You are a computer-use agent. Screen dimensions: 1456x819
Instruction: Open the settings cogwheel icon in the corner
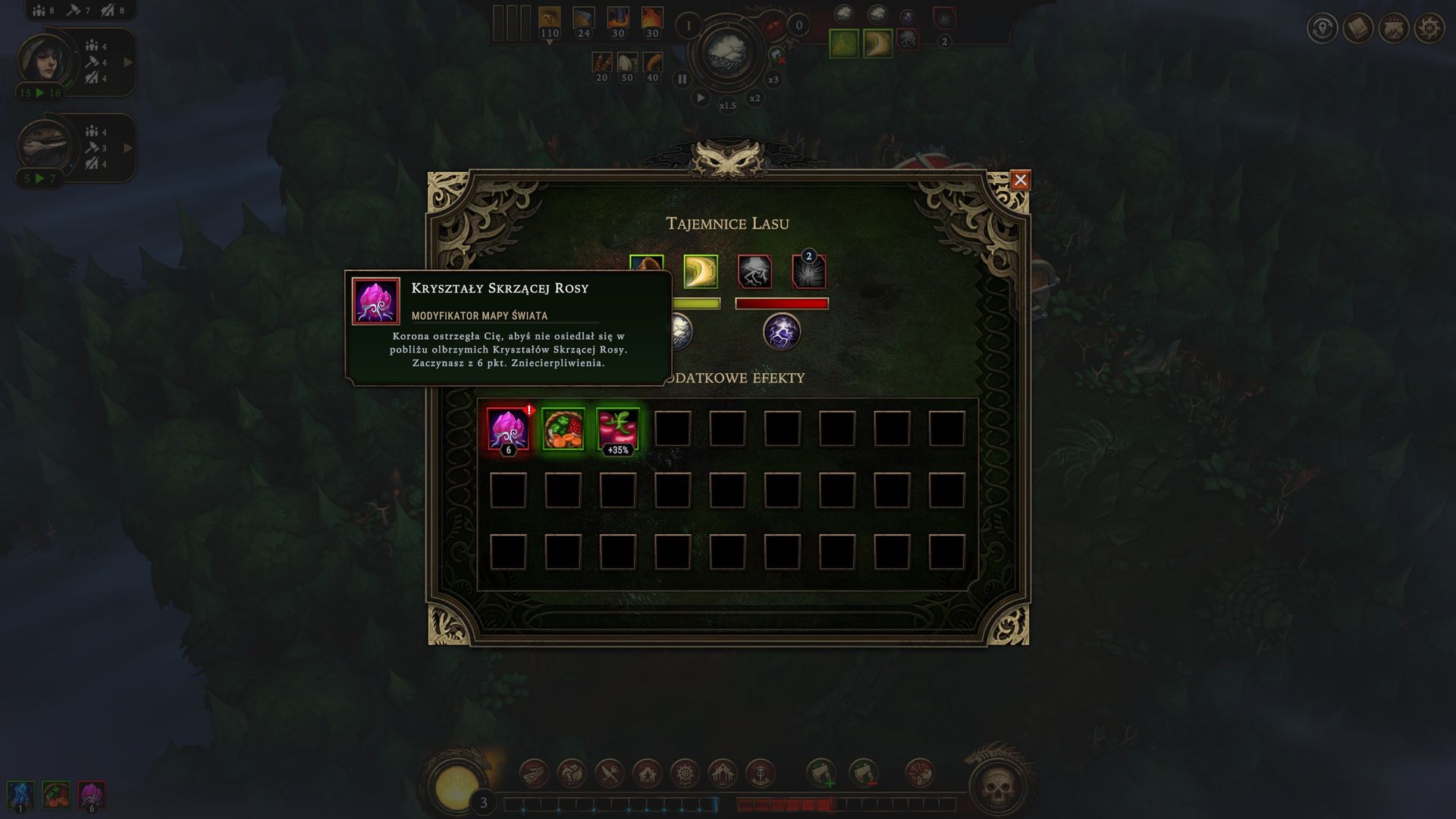[1429, 29]
